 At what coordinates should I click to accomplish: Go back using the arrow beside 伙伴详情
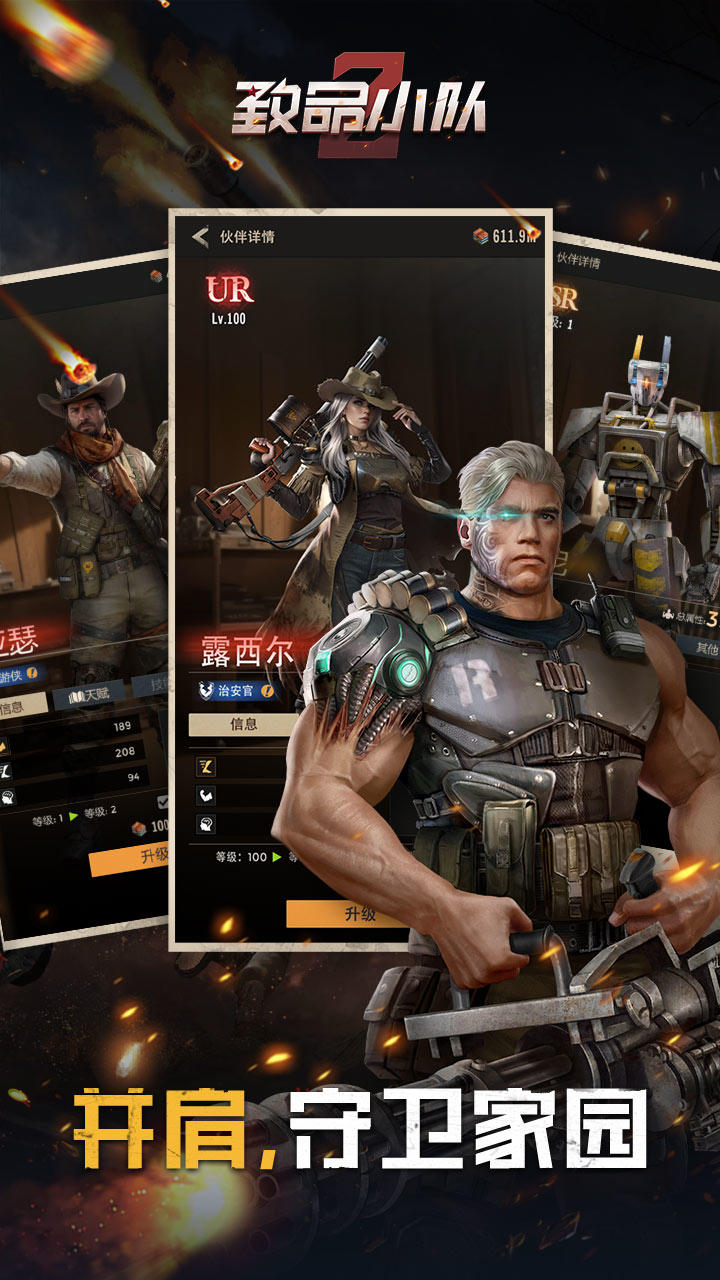[201, 237]
